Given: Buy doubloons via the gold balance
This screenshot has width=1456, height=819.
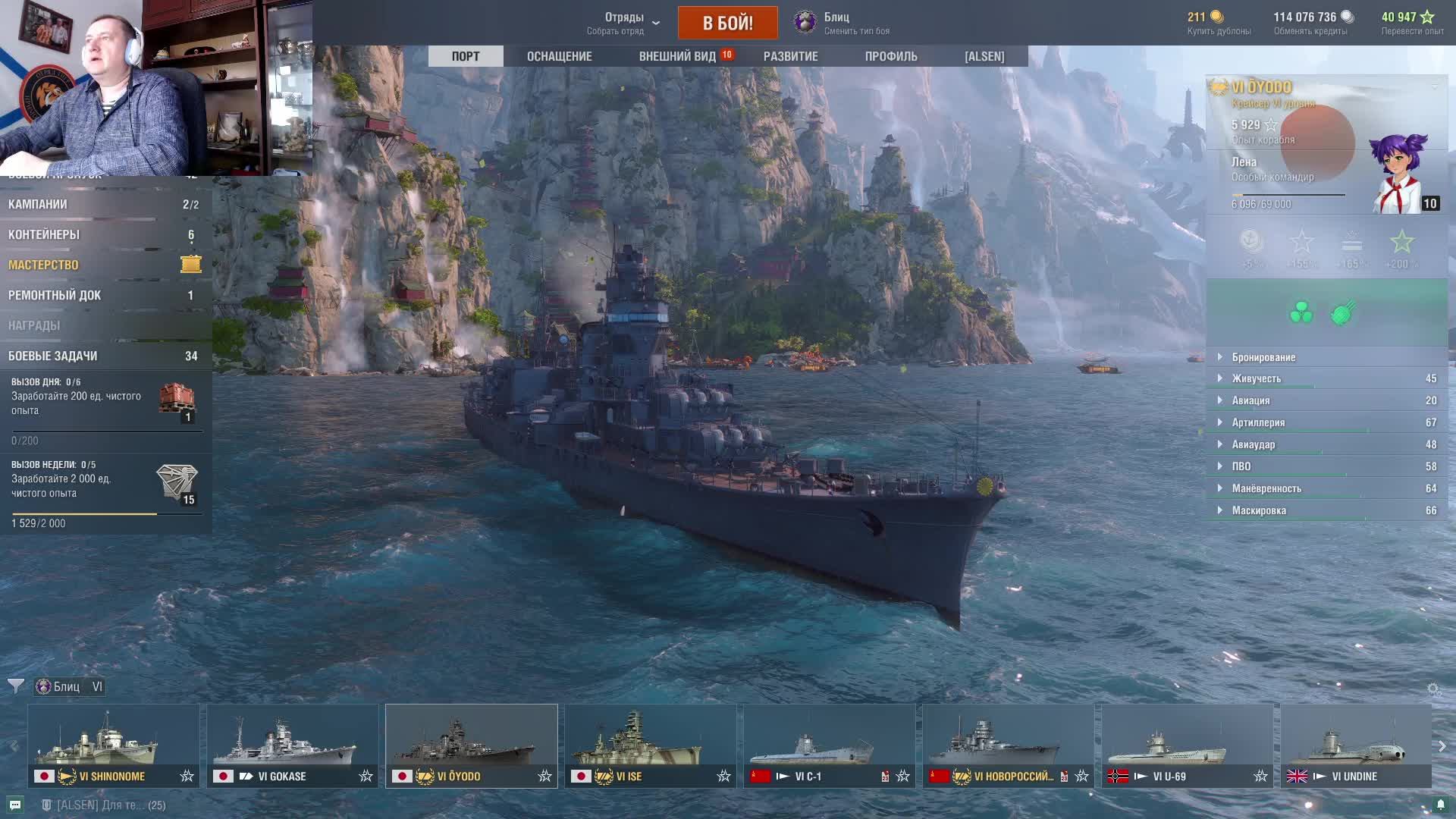Looking at the screenshot, I should pos(1218,23).
